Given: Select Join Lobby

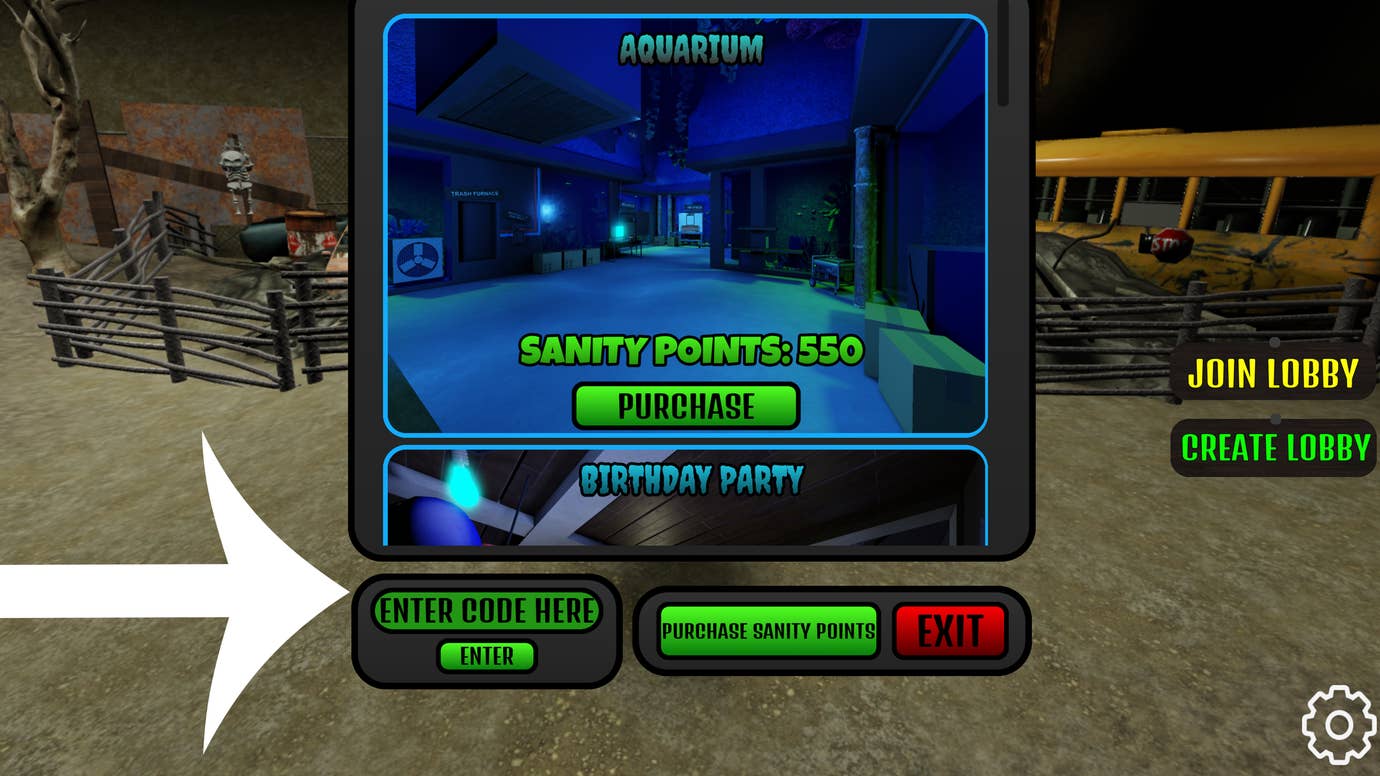Looking at the screenshot, I should [x=1272, y=374].
